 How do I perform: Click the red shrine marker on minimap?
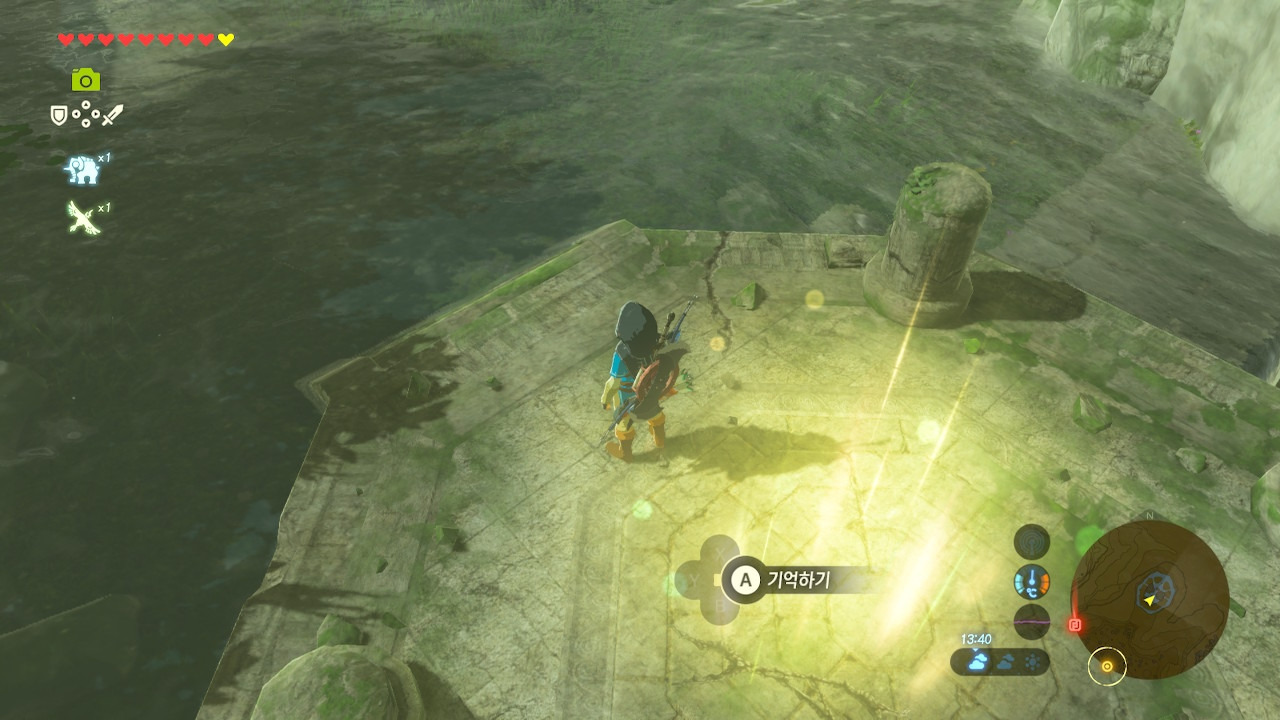tap(1076, 624)
